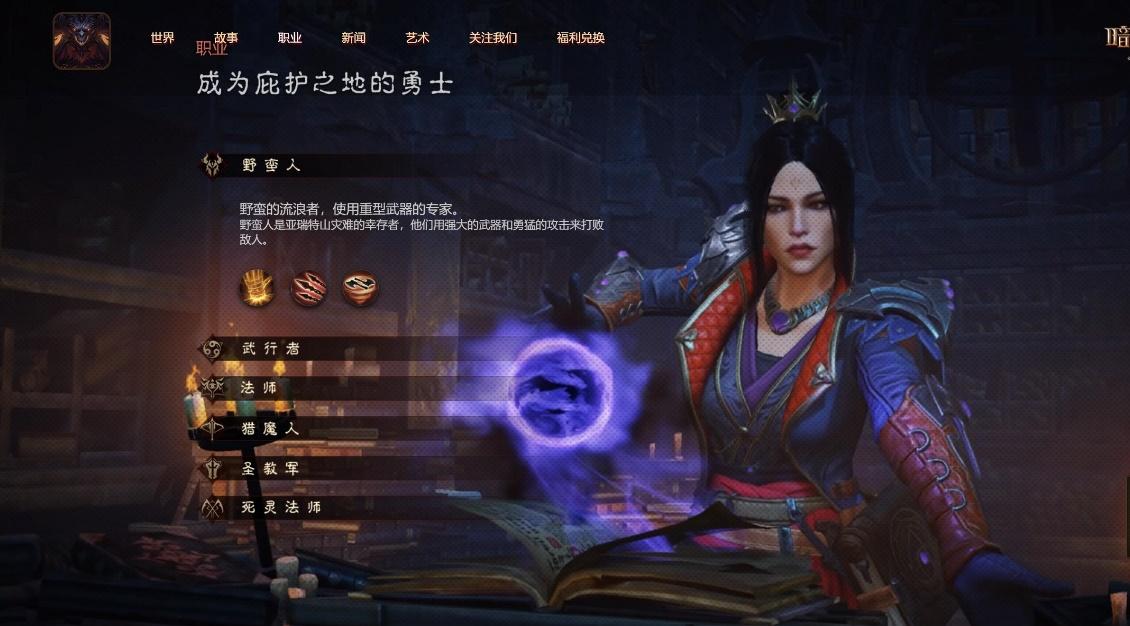
Task: Select the 野蛮人 class entry
Action: [x=271, y=166]
